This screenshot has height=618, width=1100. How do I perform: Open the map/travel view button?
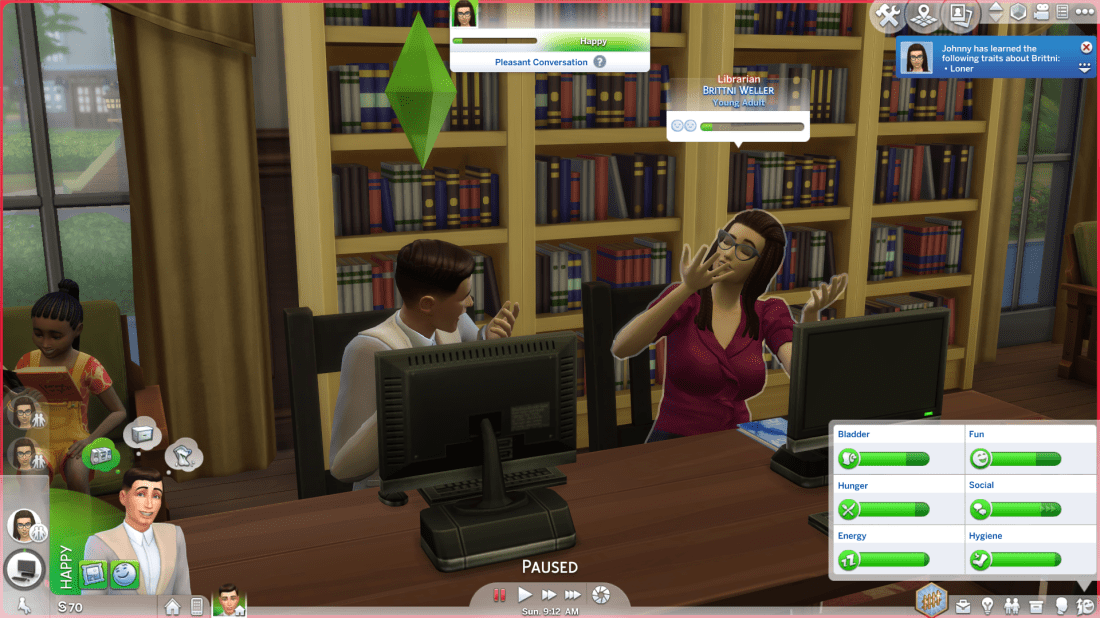pos(924,15)
